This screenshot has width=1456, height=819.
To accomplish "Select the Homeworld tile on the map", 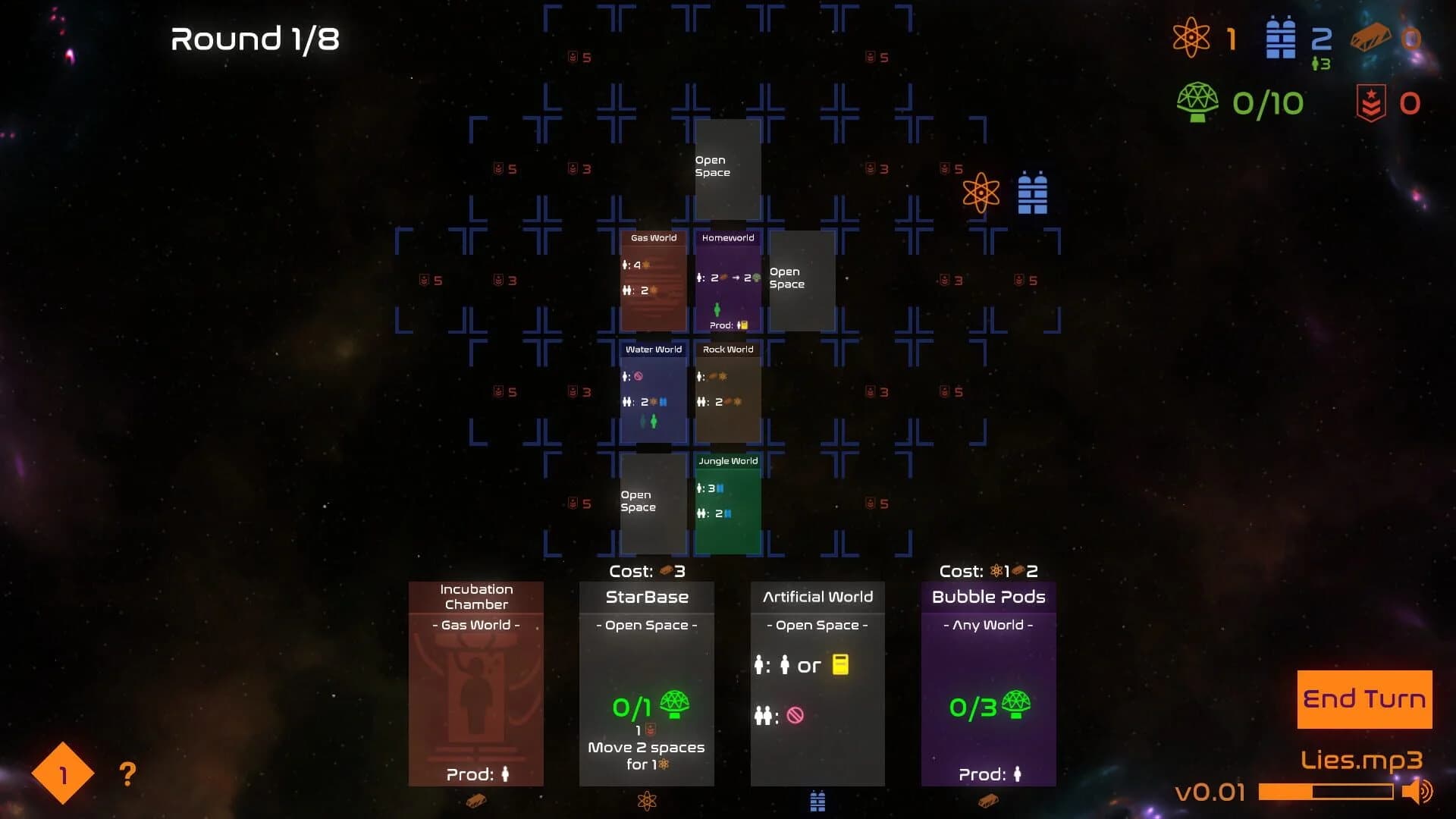I will (729, 281).
